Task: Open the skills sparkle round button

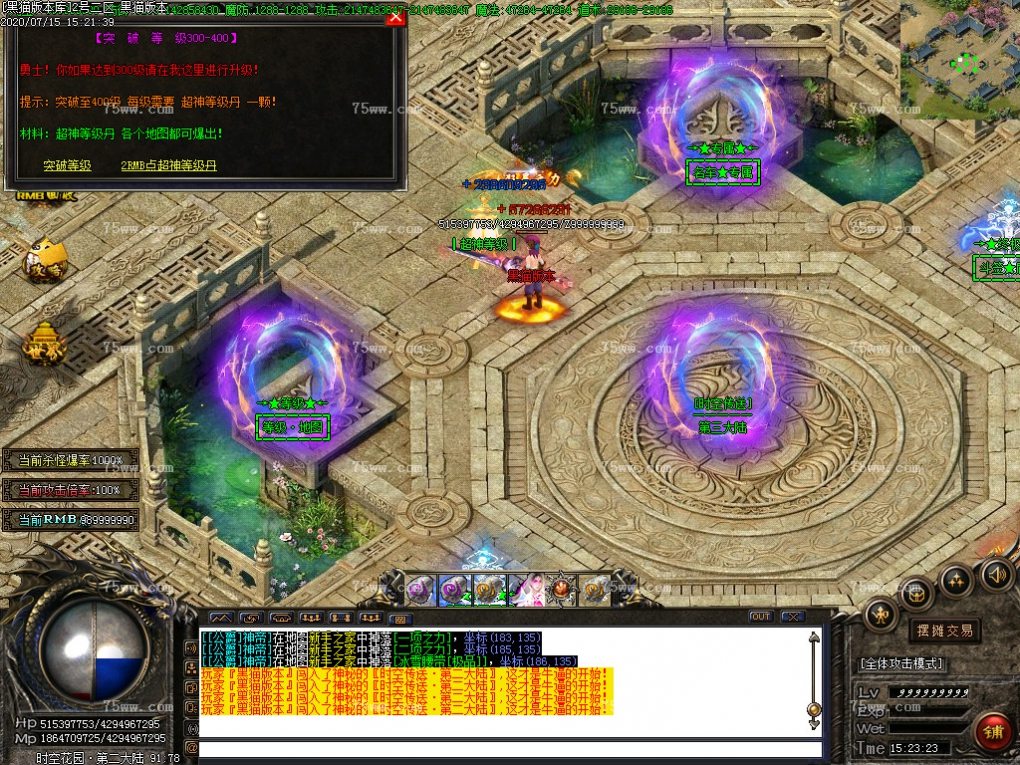Action: pos(956,579)
